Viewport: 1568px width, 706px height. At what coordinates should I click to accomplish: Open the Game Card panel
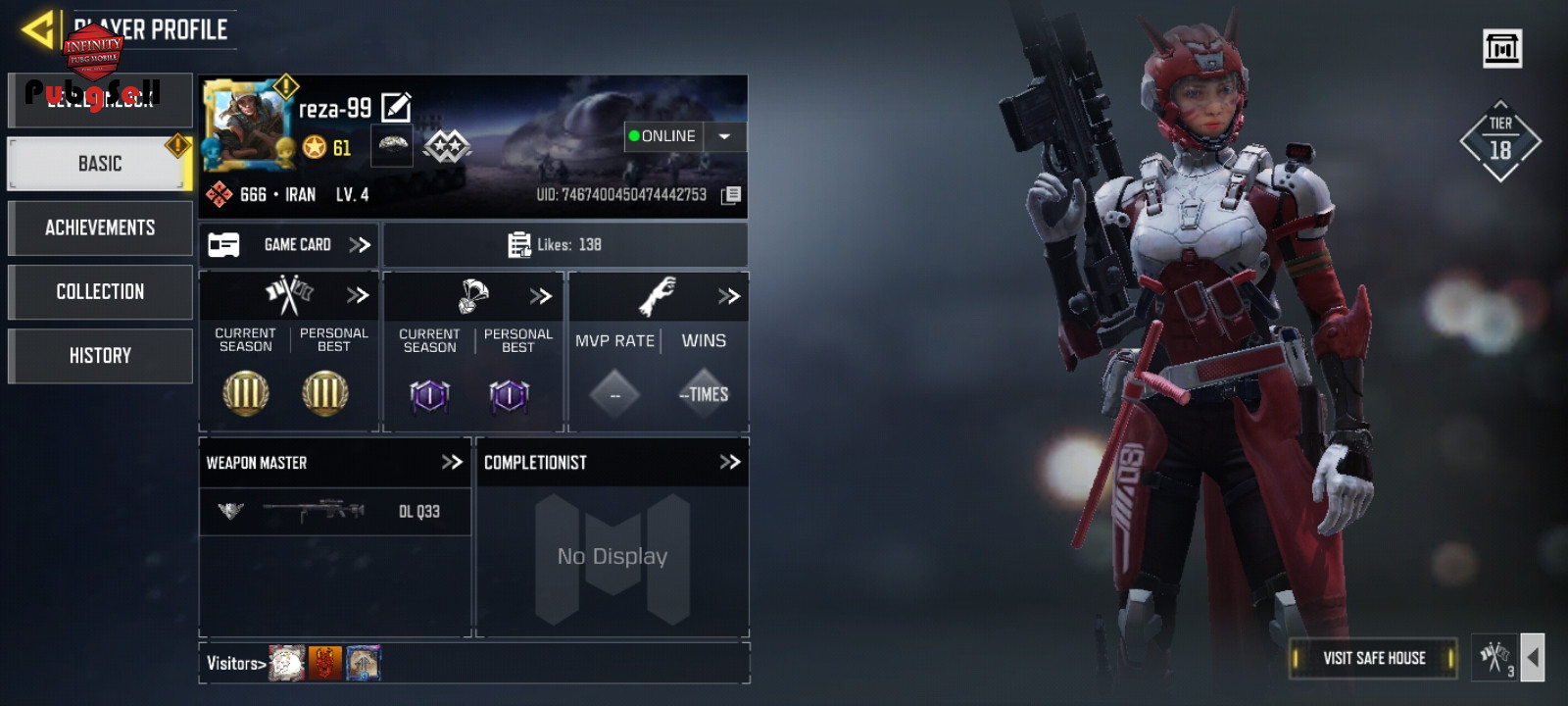pyautogui.click(x=289, y=245)
